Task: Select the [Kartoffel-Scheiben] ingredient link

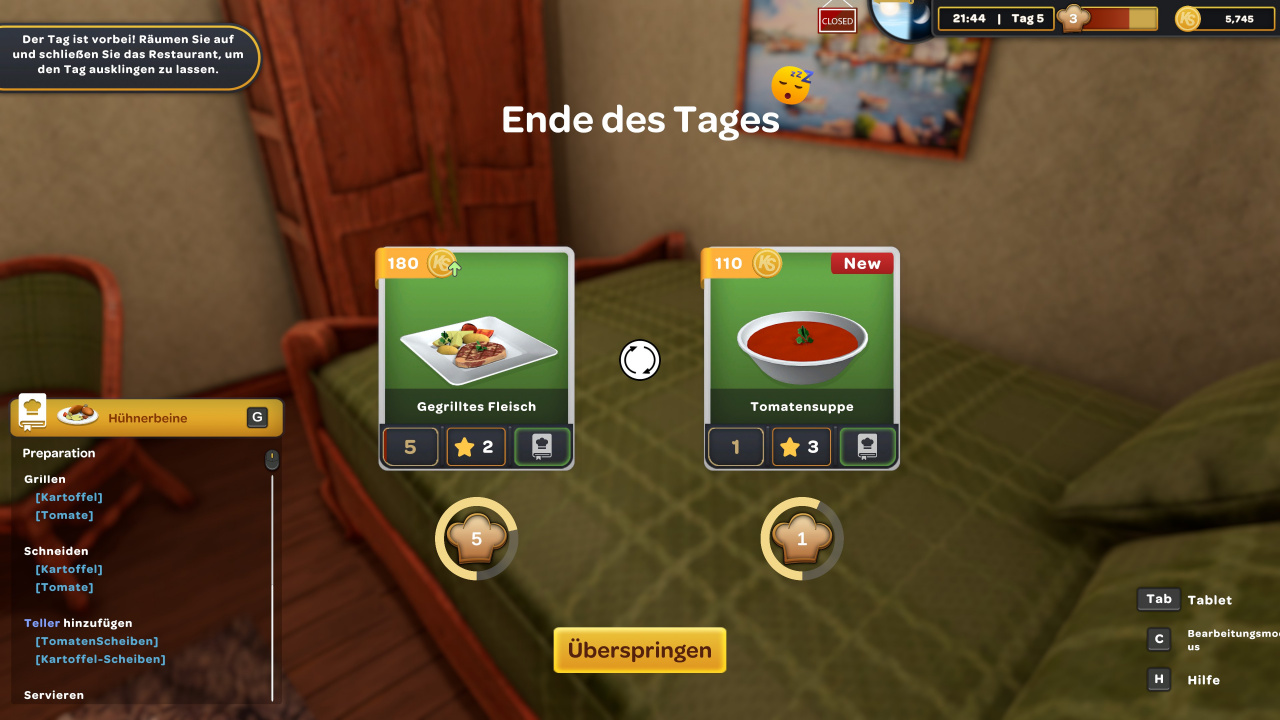Action: 100,659
